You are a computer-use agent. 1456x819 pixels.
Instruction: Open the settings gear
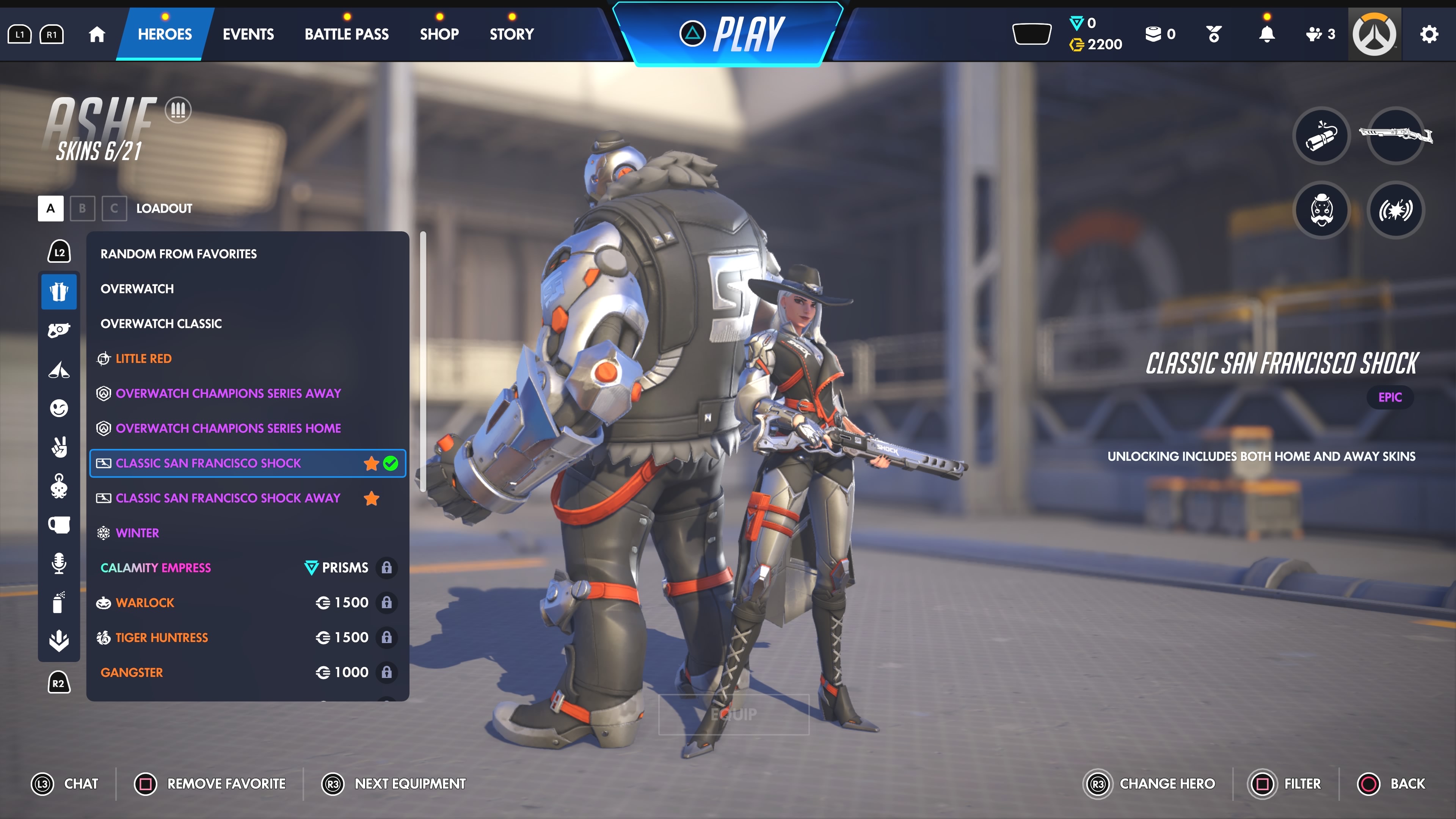(x=1429, y=35)
